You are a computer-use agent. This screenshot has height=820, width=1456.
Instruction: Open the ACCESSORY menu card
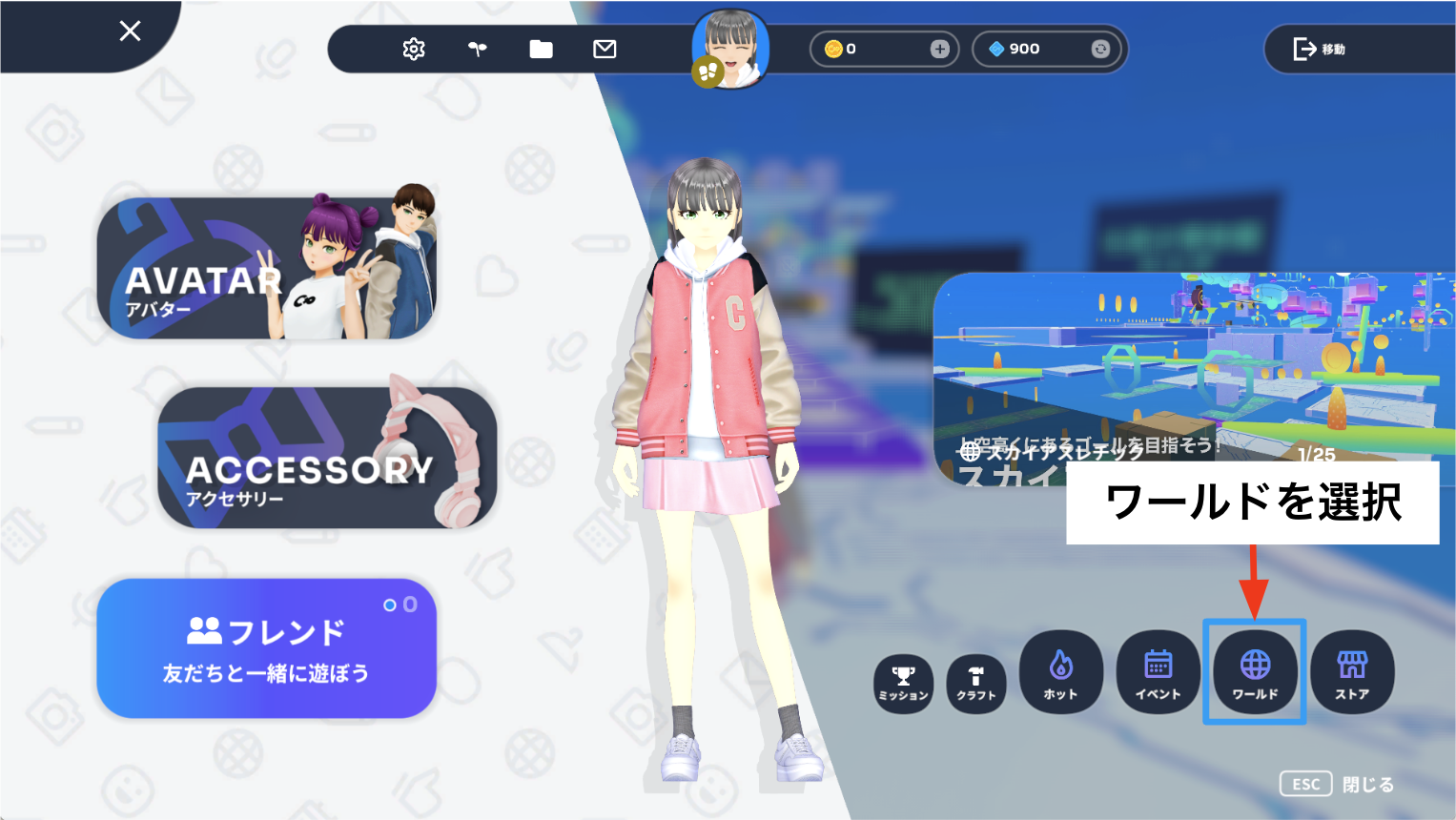(327, 458)
